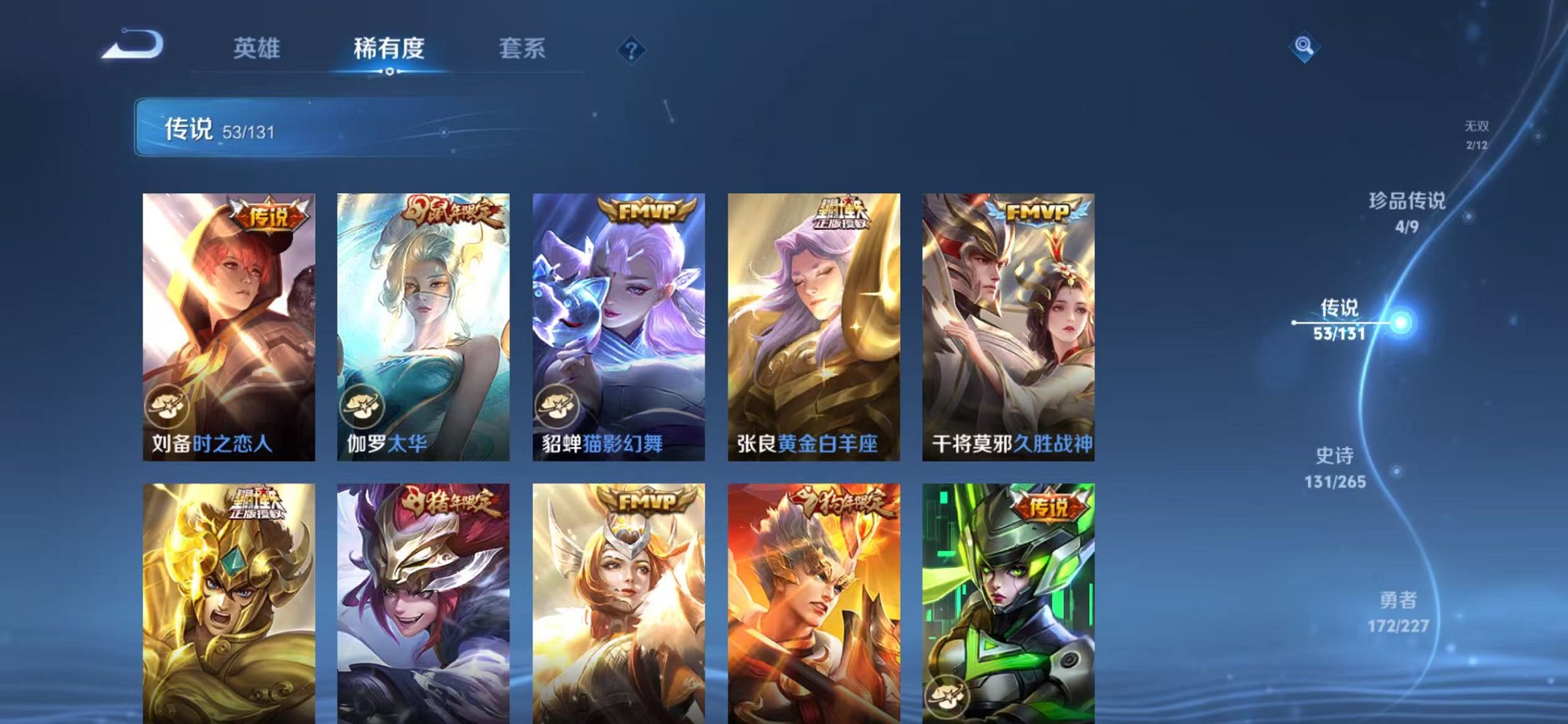Click the question mark help icon
This screenshot has width=1568, height=724.
click(x=632, y=49)
